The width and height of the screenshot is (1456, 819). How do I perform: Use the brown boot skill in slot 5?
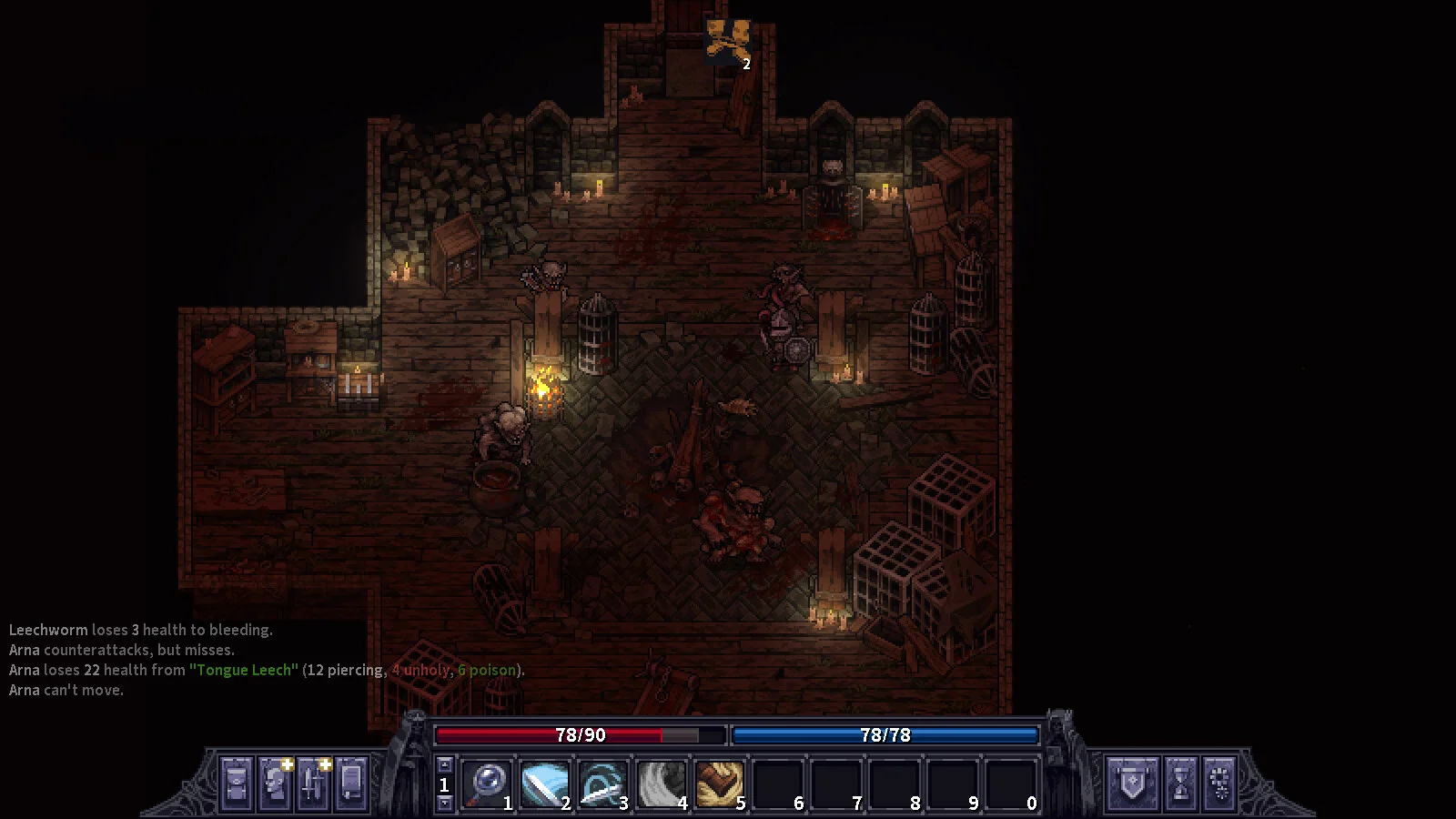(x=720, y=783)
